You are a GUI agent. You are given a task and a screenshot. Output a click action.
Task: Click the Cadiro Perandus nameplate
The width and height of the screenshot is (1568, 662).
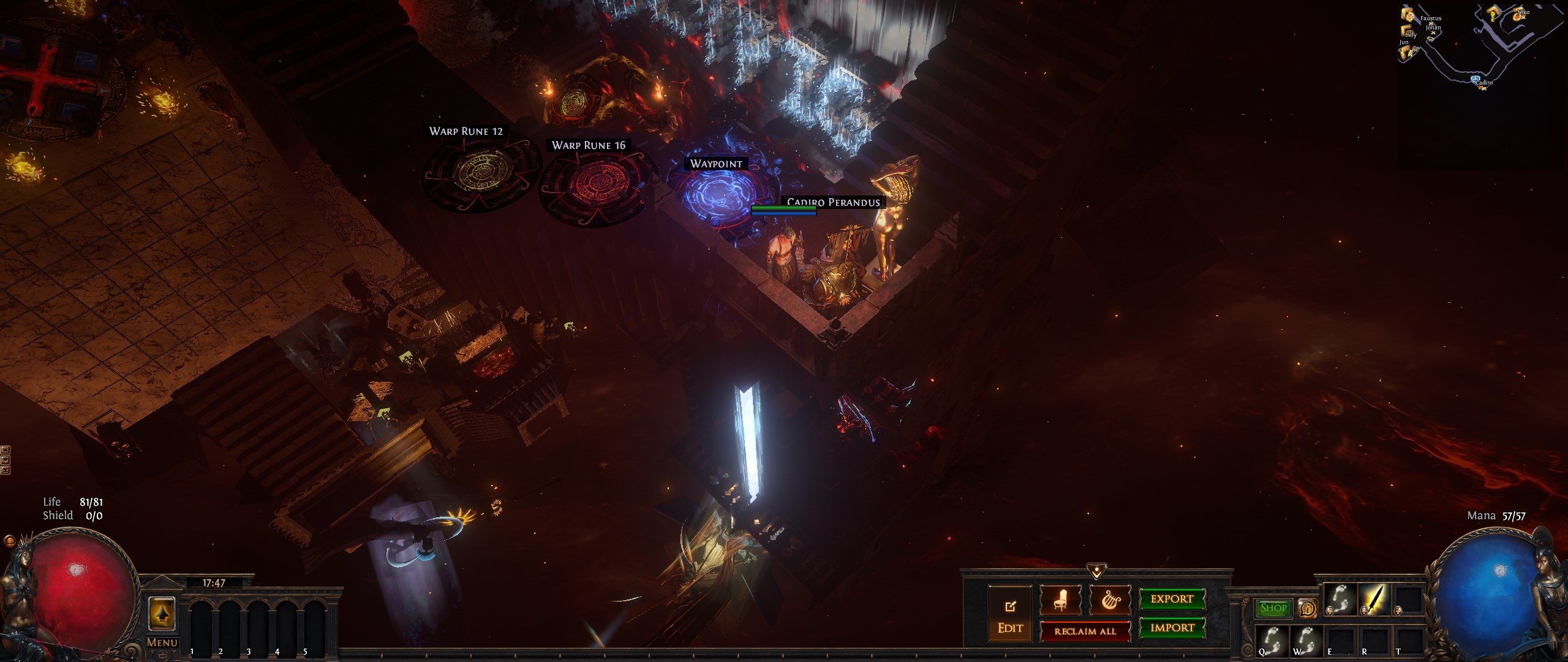click(833, 202)
